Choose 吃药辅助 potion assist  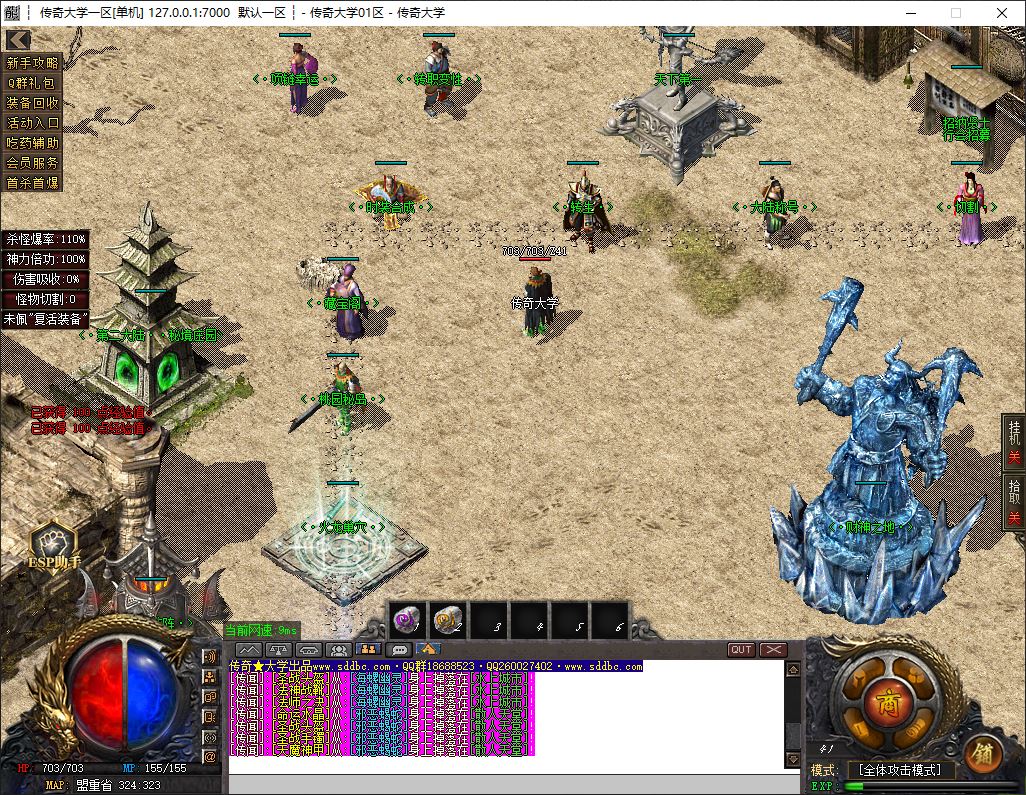pyautogui.click(x=33, y=142)
